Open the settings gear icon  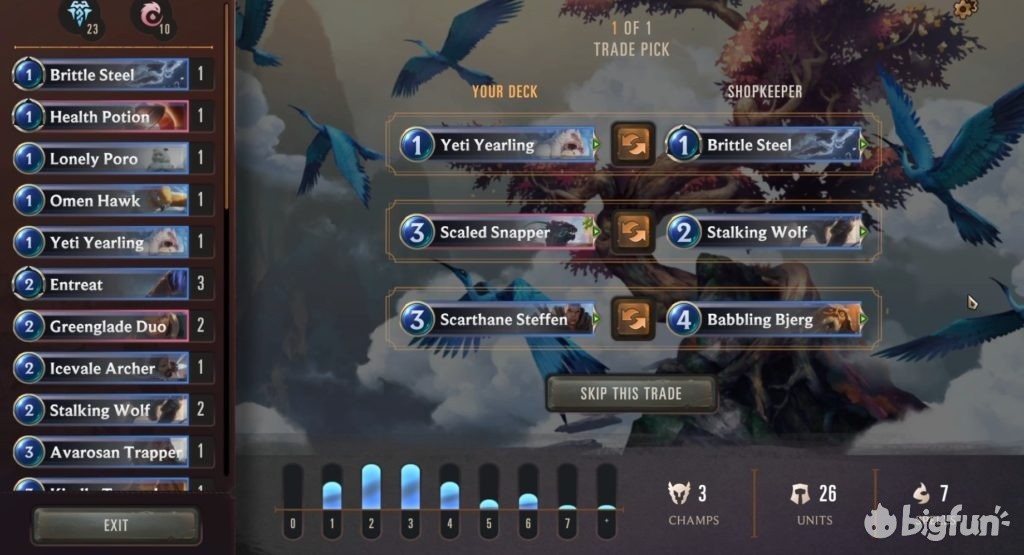point(964,9)
